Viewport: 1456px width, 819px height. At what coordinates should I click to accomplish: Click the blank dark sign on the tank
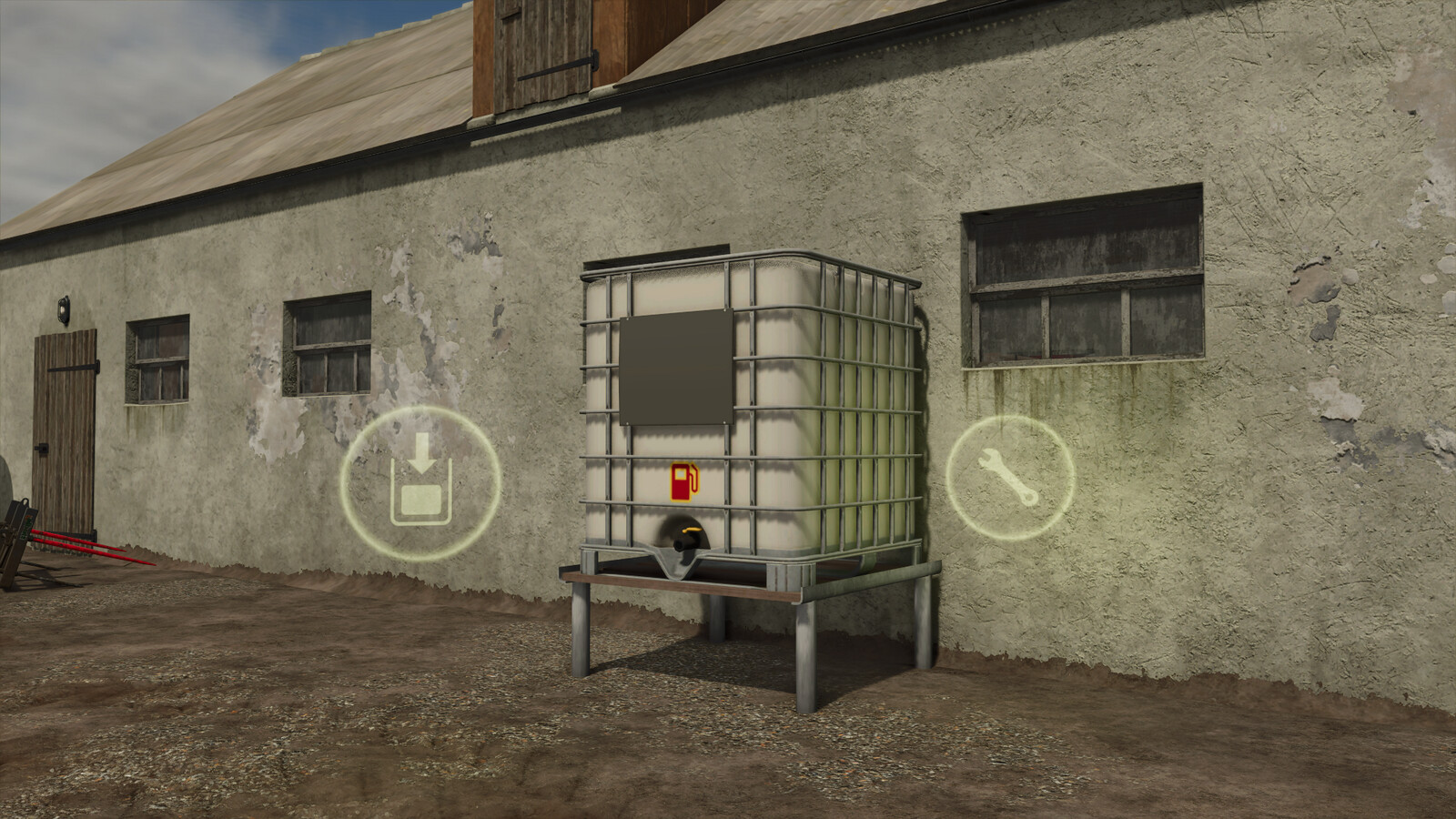pos(675,367)
